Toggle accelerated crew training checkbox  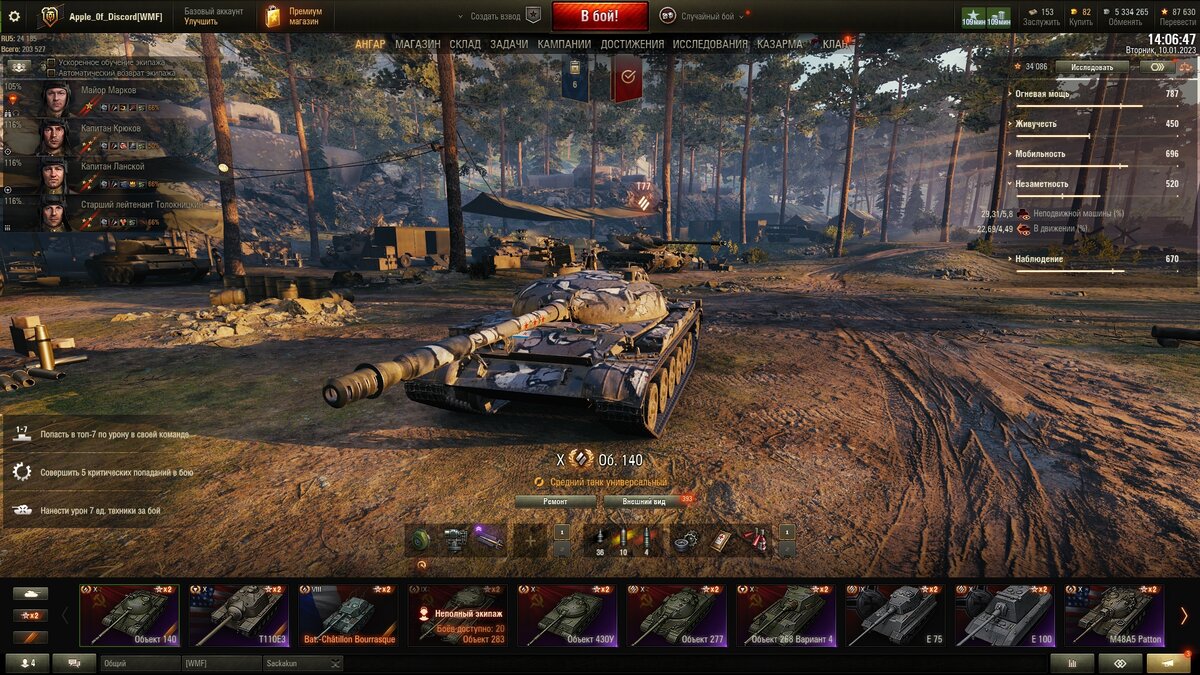click(51, 63)
